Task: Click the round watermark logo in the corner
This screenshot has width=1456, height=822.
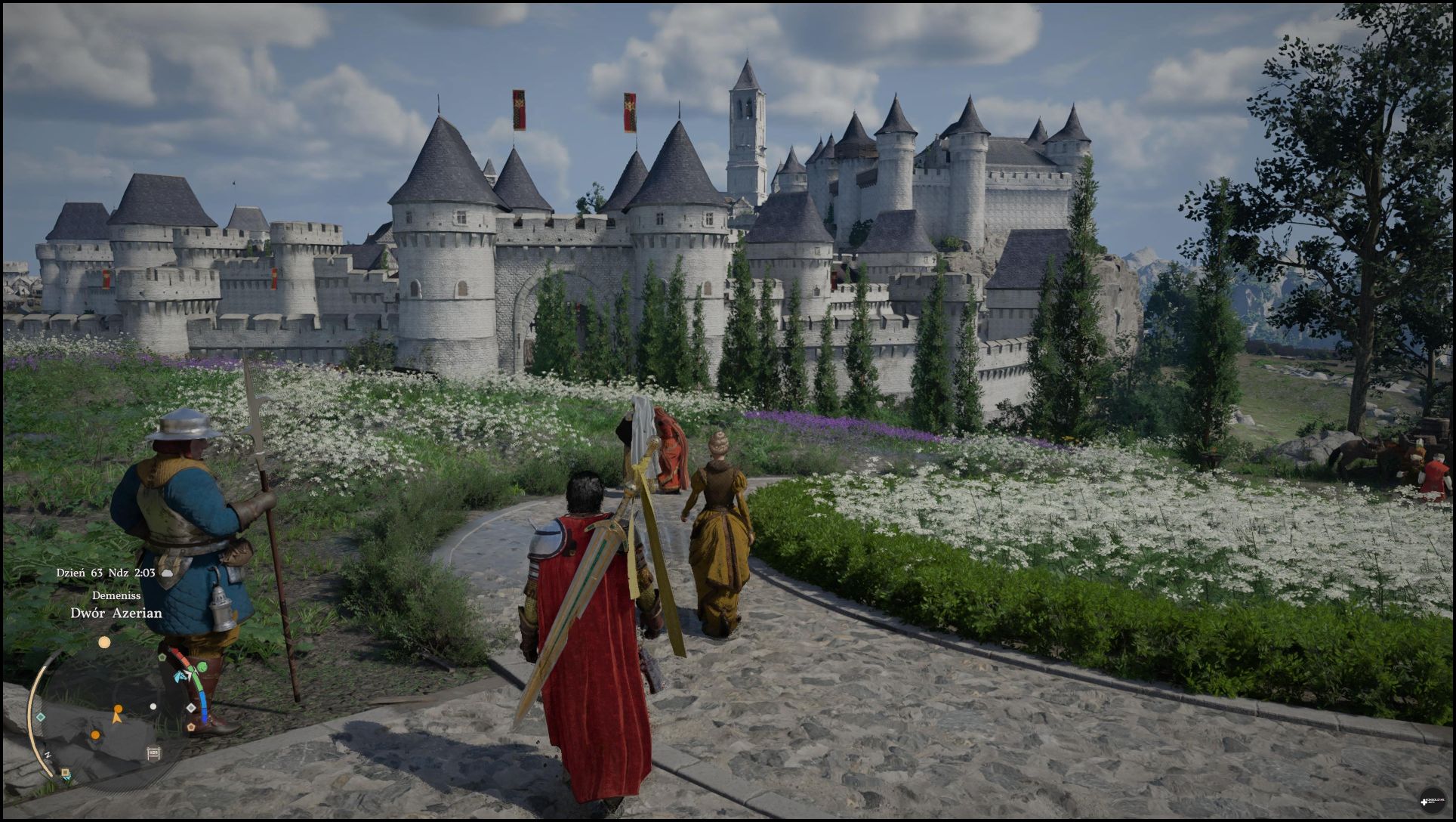Action: tap(1430, 799)
